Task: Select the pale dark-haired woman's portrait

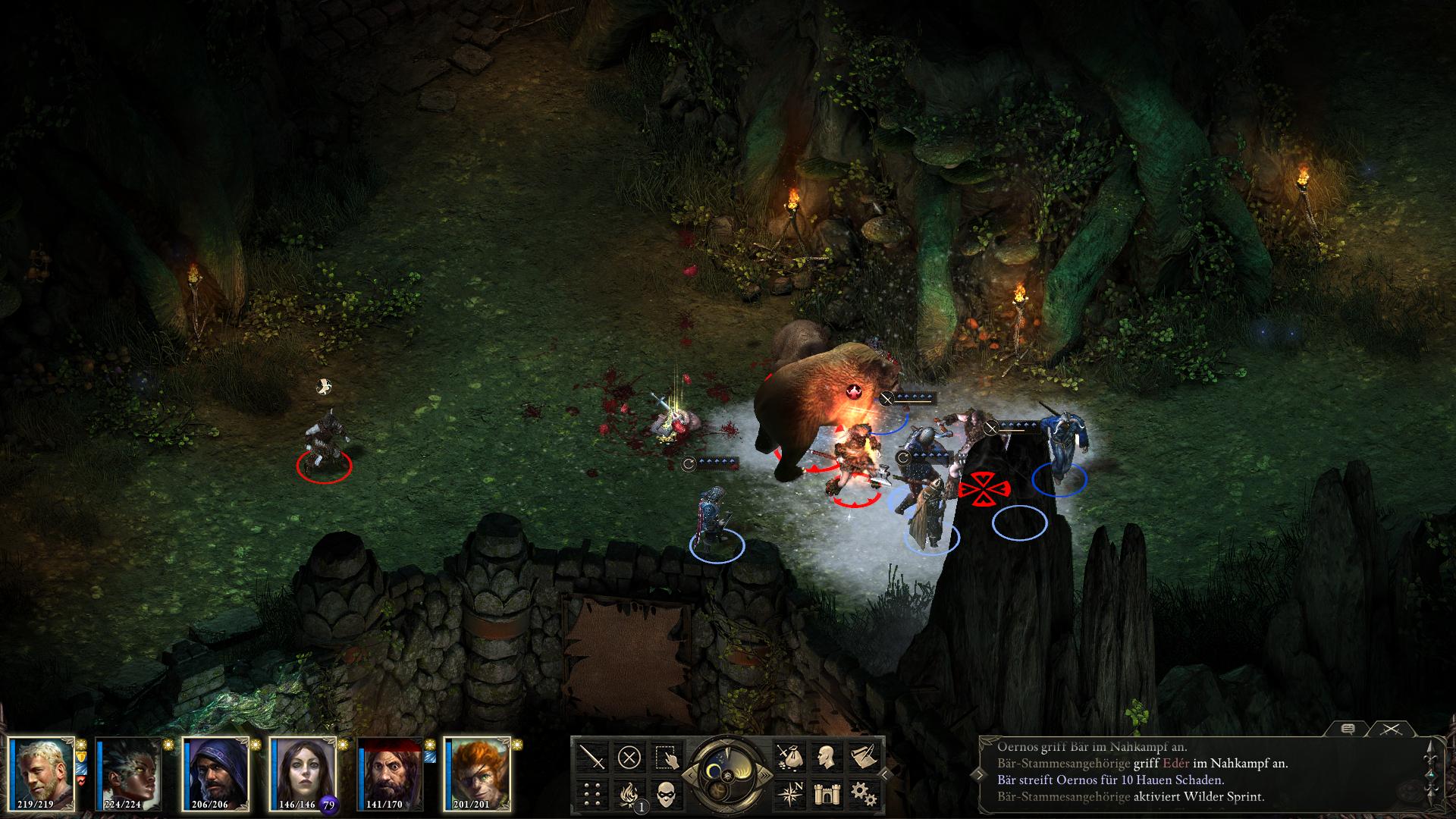Action: (x=303, y=773)
